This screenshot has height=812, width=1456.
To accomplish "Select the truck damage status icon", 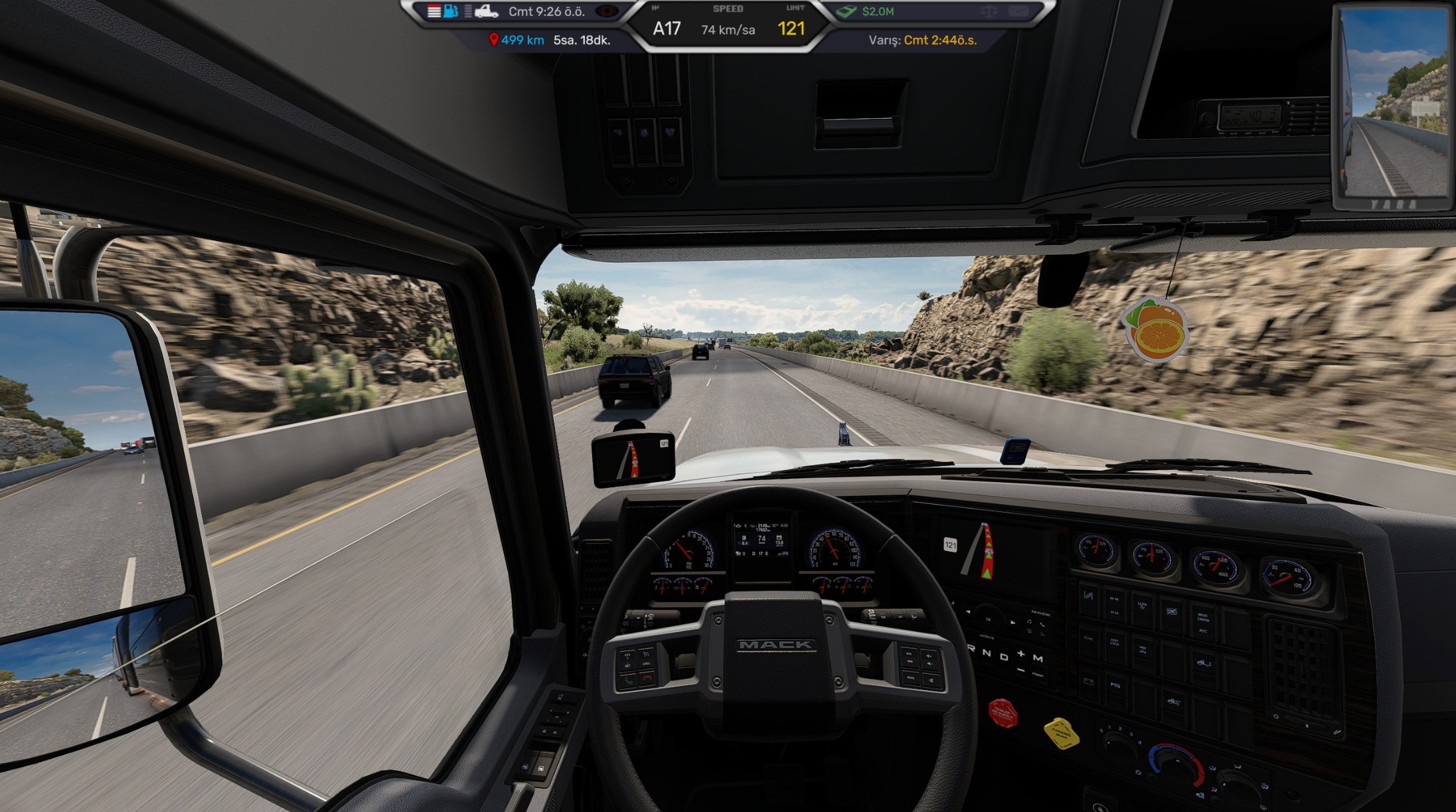I will (486, 11).
